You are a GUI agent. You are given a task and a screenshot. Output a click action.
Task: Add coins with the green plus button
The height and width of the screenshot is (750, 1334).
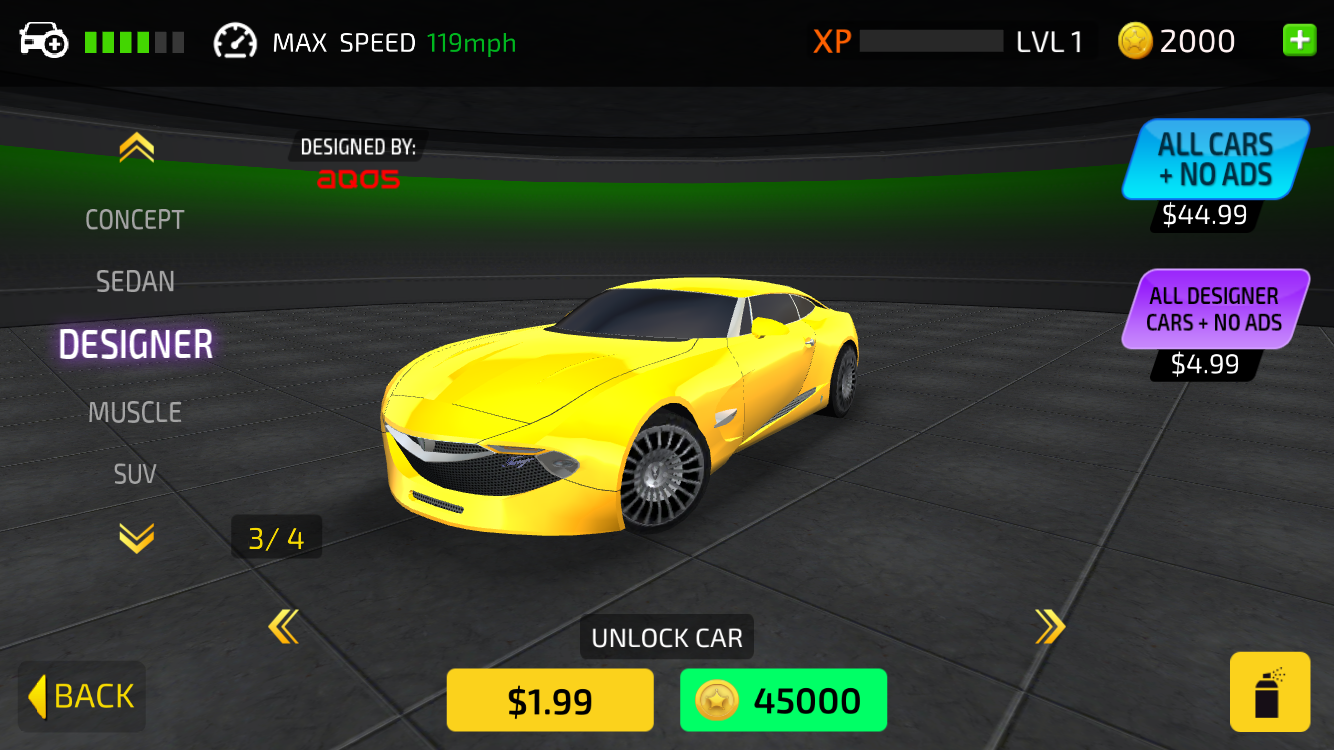point(1299,41)
